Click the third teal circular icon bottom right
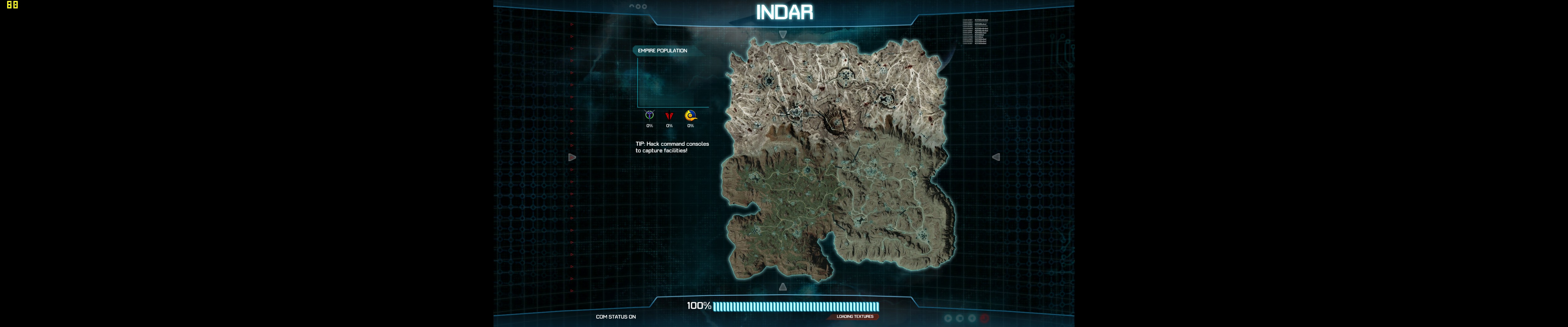This screenshot has height=327, width=1568. click(x=972, y=318)
